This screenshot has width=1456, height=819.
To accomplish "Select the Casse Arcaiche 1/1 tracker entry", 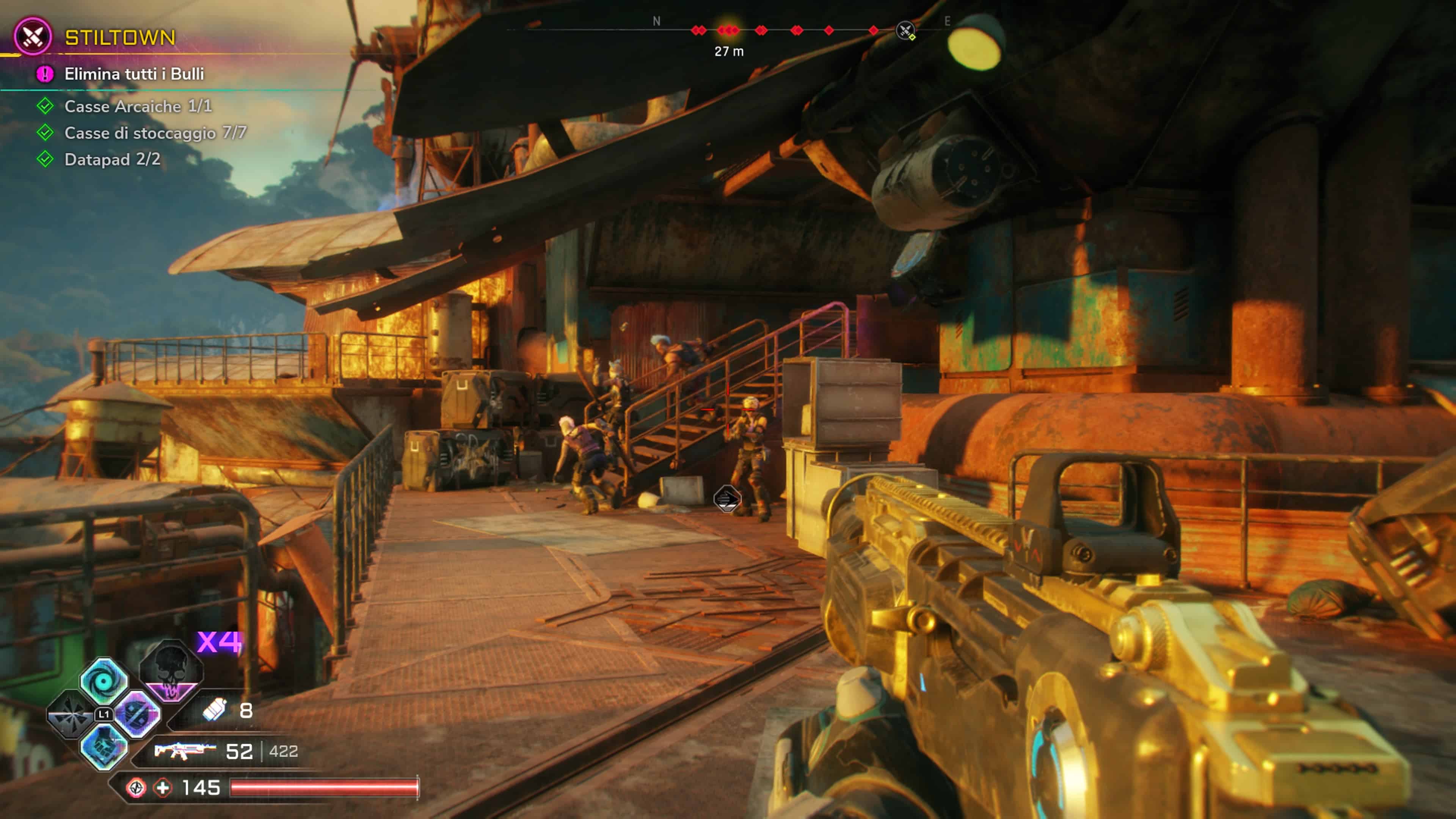I will pos(138,106).
